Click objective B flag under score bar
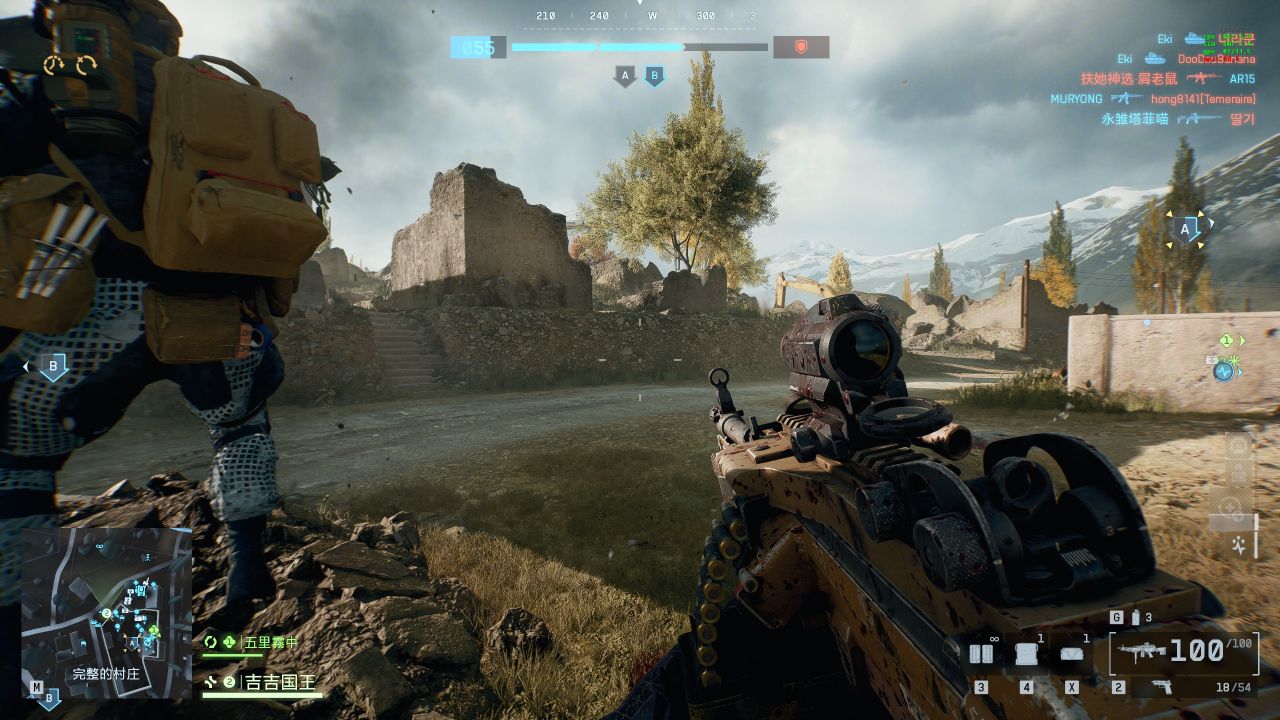The image size is (1280, 720). point(654,75)
